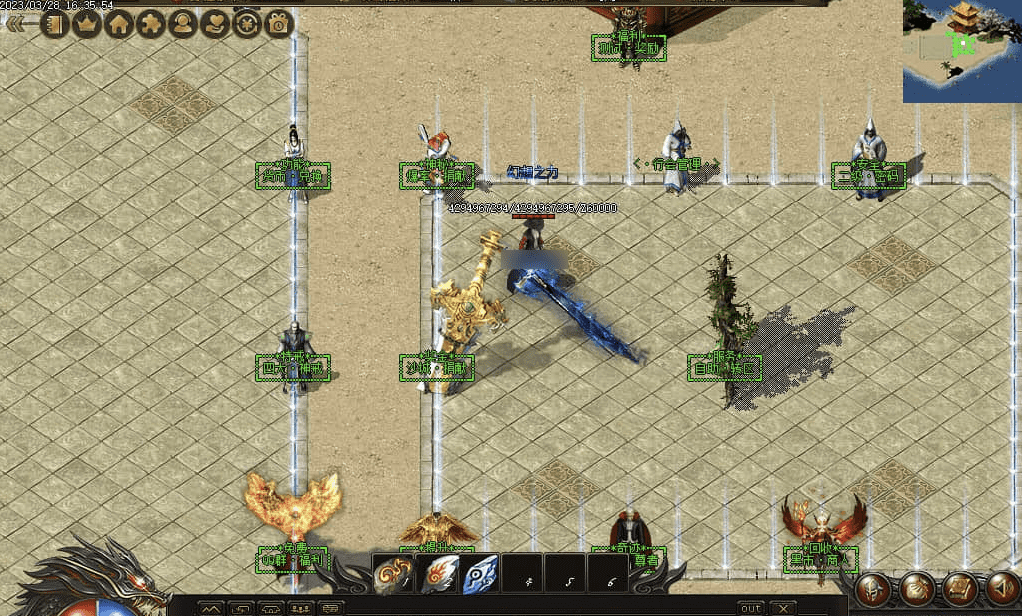Open the notebook icon in the top bar
The height and width of the screenshot is (616, 1022).
[53, 24]
